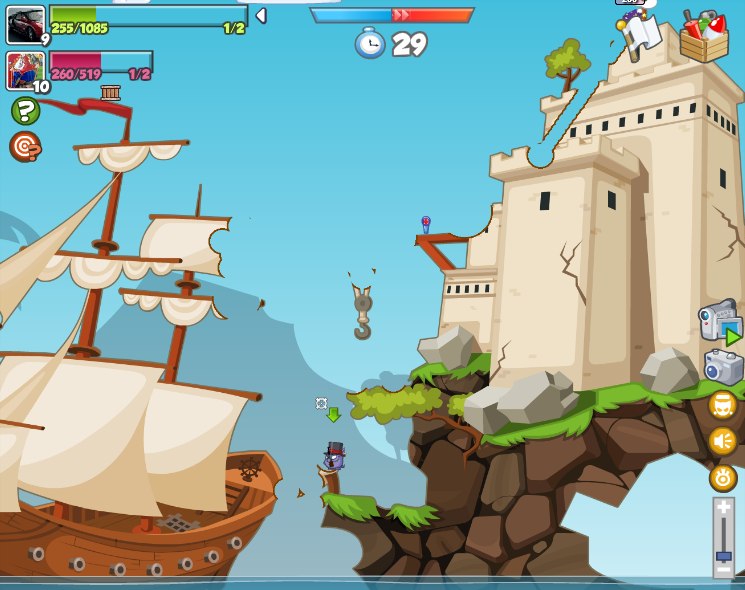Select the red car player avatar
Screen dimensions: 745x590
(25, 24)
